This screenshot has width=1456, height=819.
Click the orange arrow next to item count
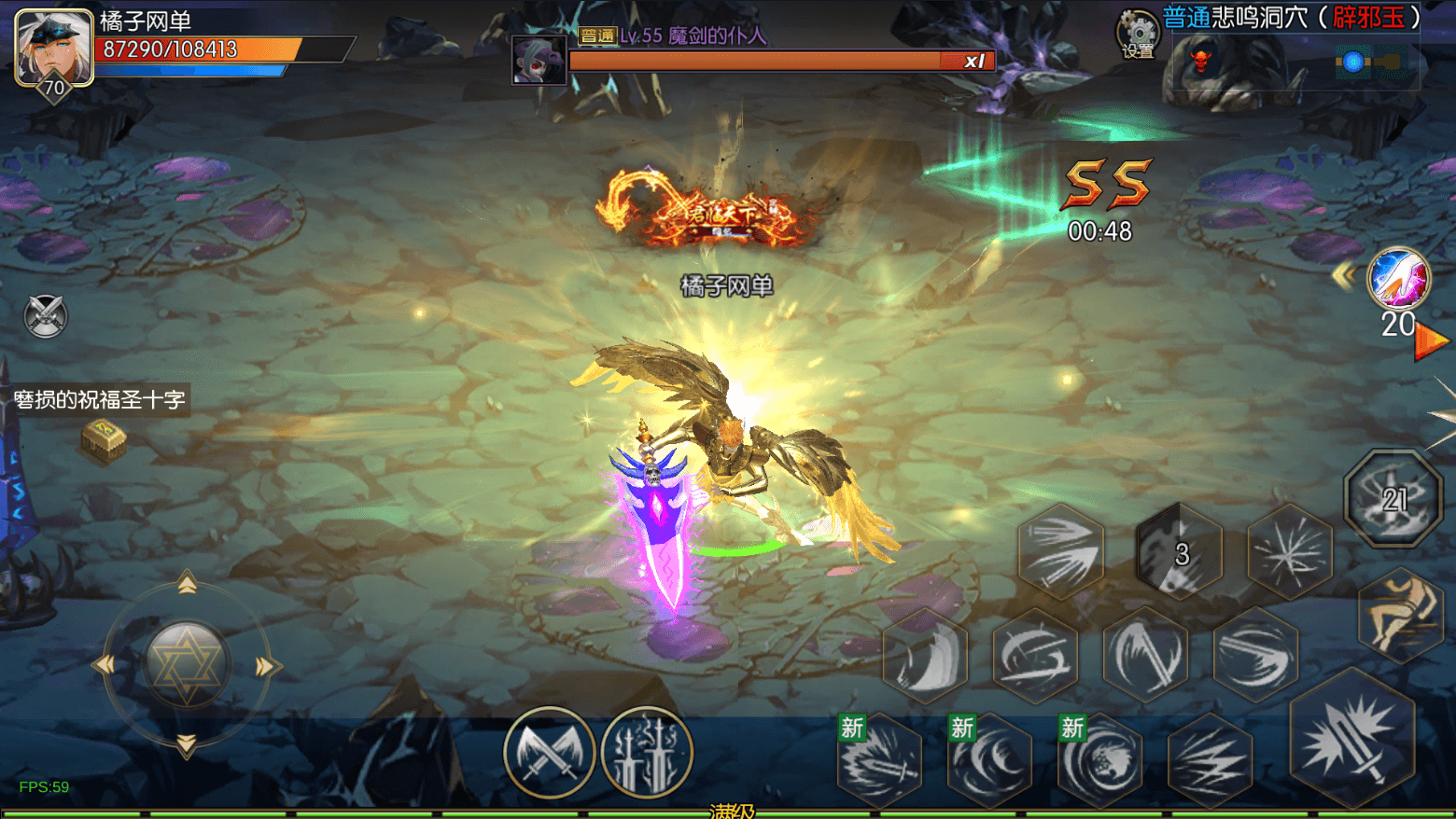pyautogui.click(x=1430, y=341)
